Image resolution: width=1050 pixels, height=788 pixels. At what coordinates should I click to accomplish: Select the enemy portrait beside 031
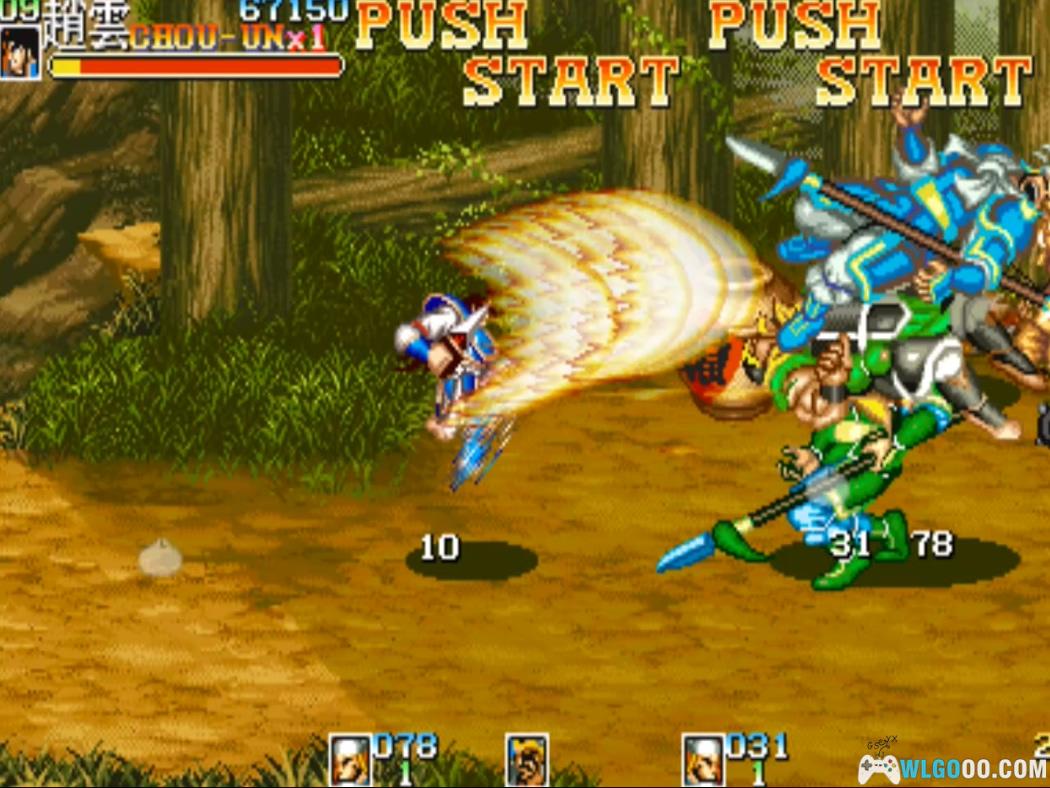703,760
